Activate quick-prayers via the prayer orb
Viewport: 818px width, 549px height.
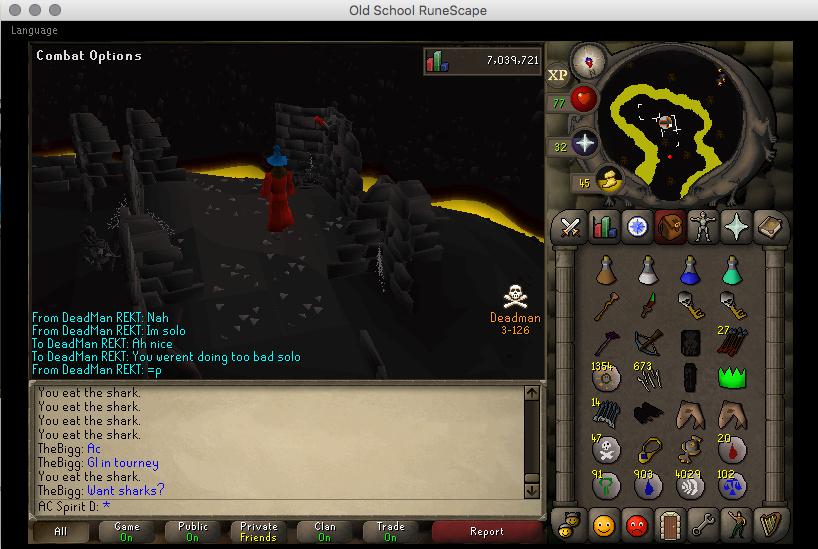click(582, 142)
